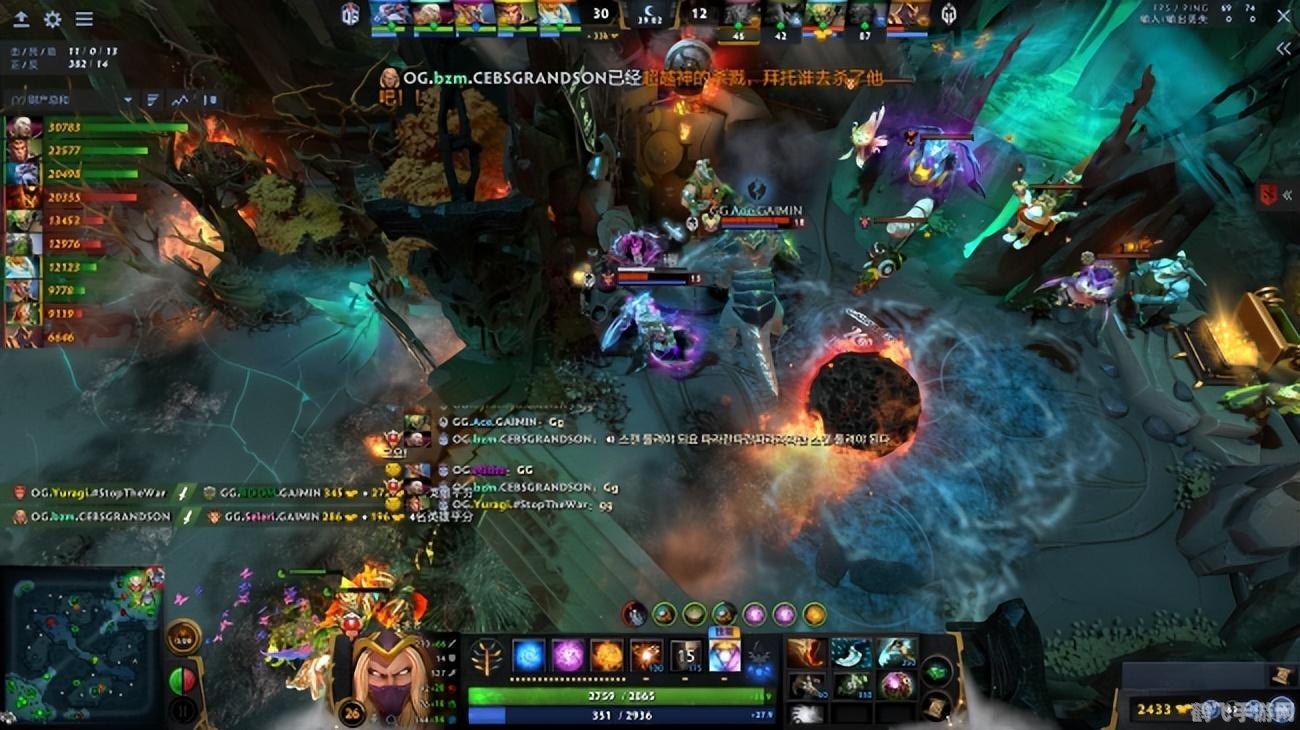Toggle the green indicator next to minimap

pos(174,680)
